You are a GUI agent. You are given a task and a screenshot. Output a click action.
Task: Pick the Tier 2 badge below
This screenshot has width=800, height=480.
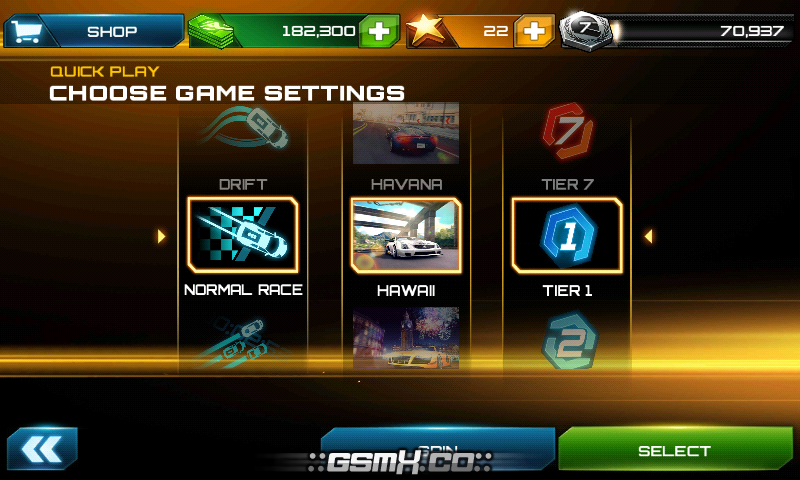point(567,342)
